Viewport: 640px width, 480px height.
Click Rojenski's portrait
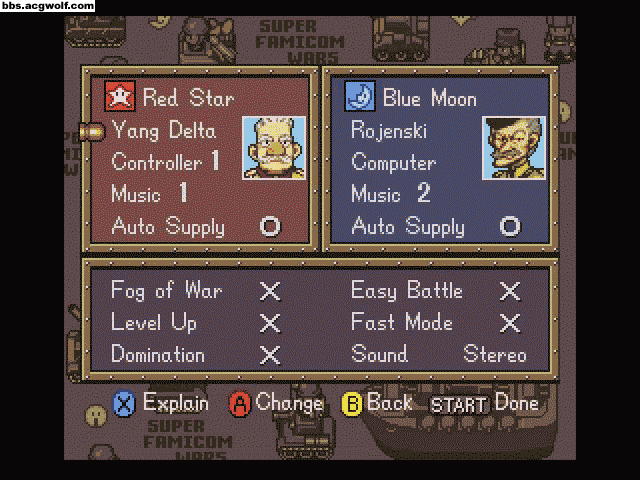[x=513, y=148]
